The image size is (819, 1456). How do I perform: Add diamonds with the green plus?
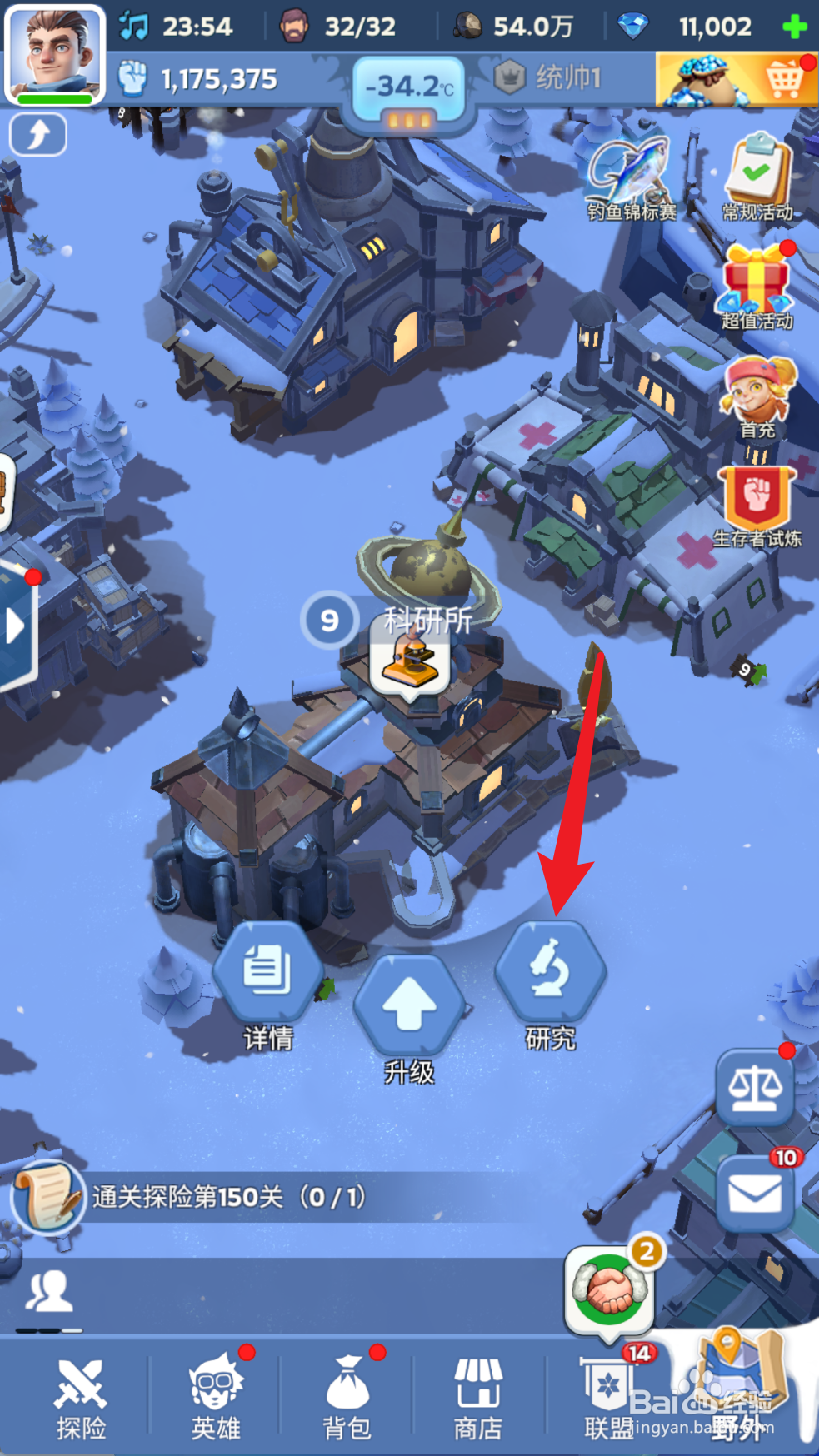795,27
